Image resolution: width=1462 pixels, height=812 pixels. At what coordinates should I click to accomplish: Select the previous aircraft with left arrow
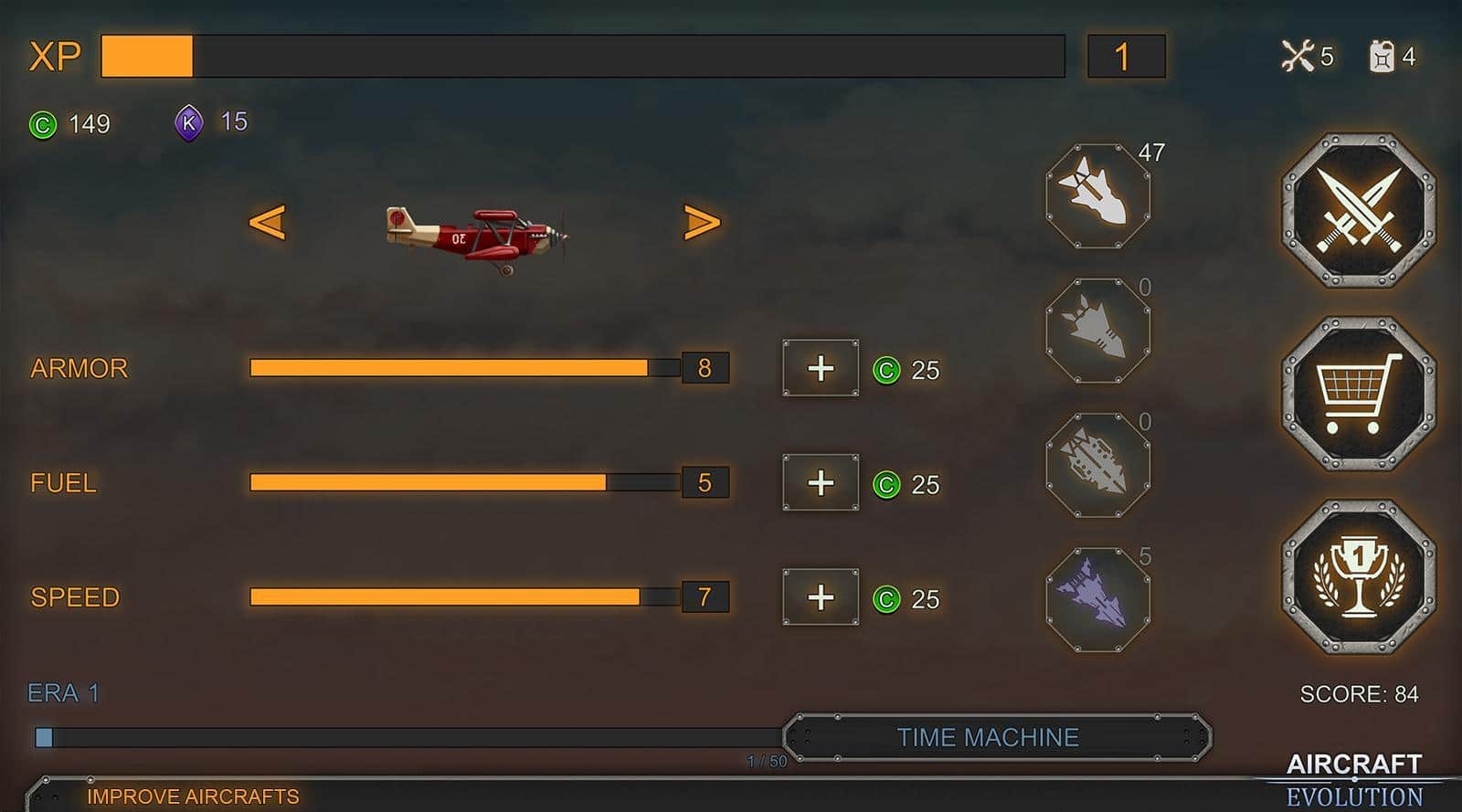pos(267,222)
